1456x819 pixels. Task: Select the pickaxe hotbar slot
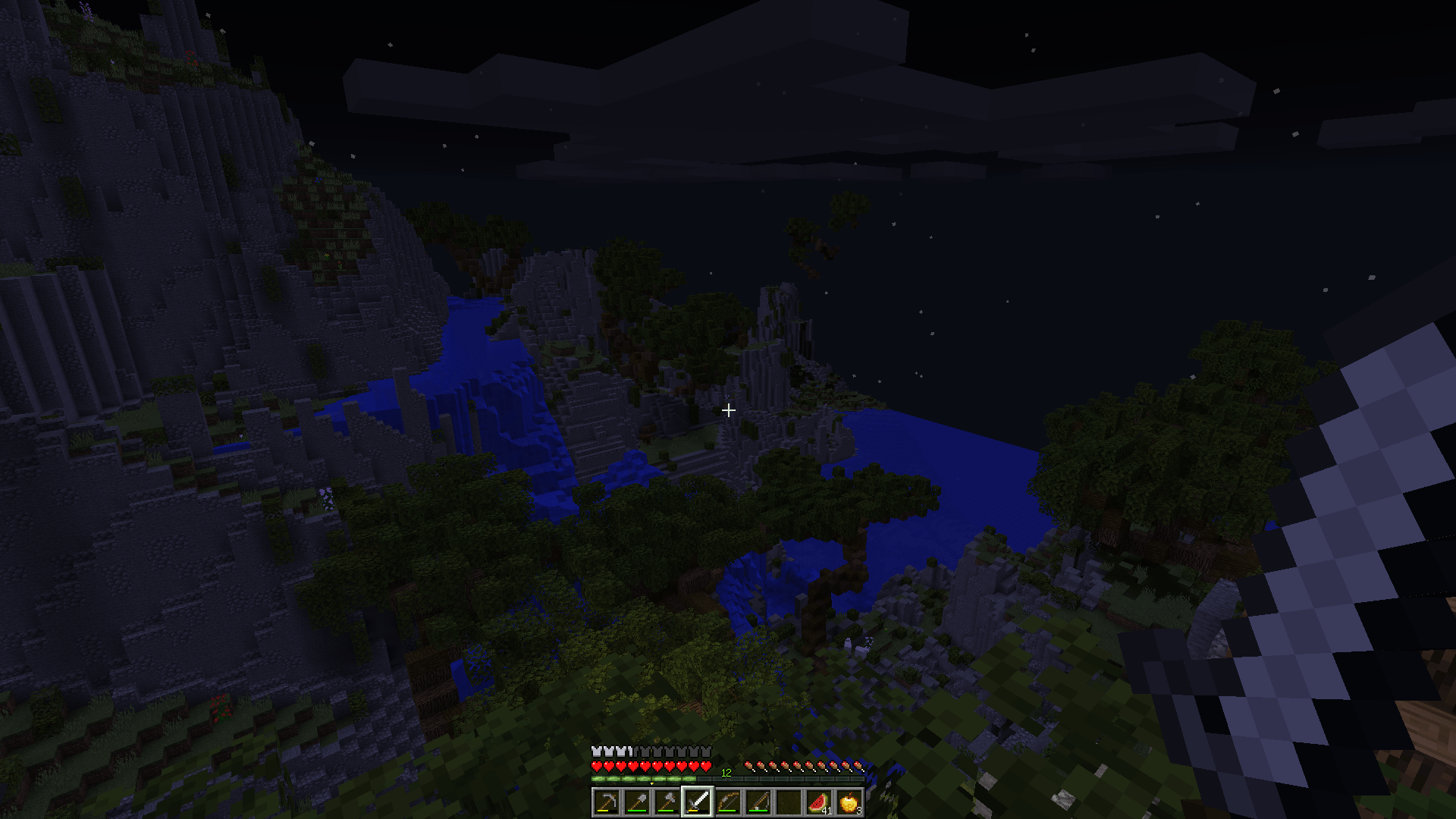pyautogui.click(x=607, y=802)
